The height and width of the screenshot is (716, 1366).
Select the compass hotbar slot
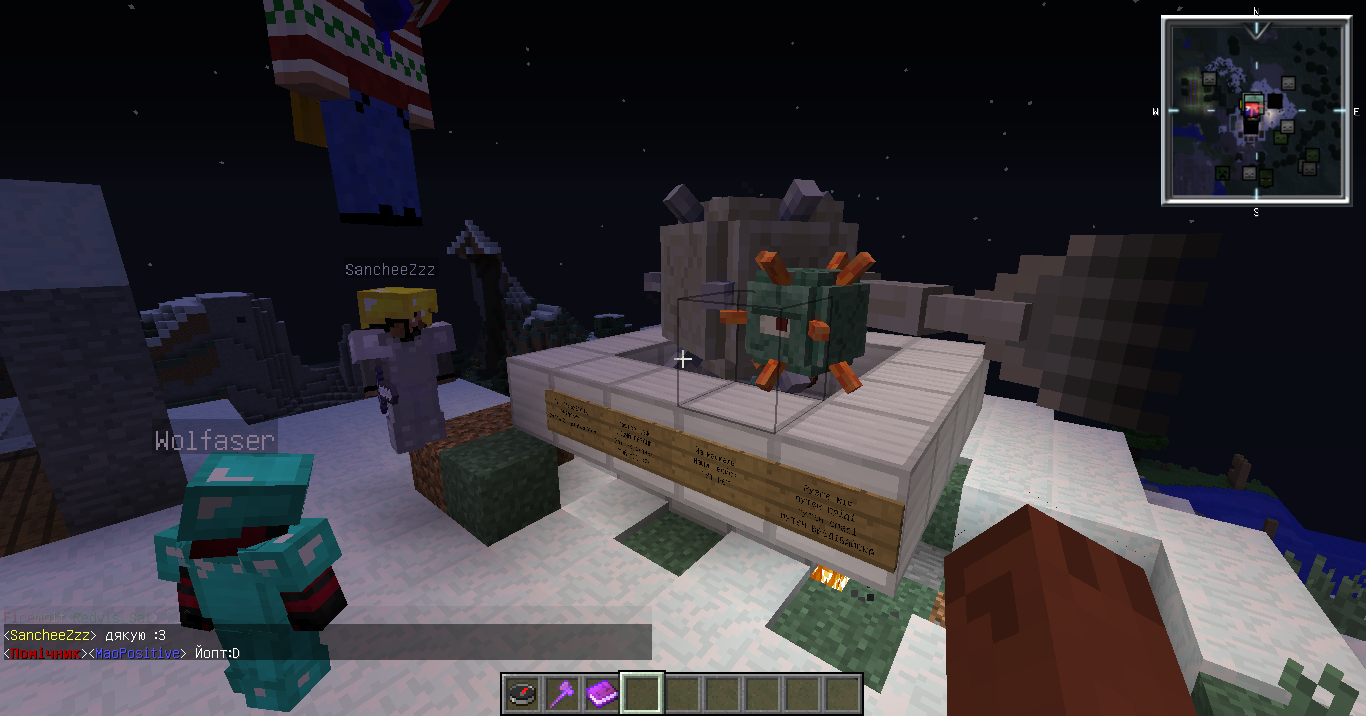pyautogui.click(x=522, y=692)
